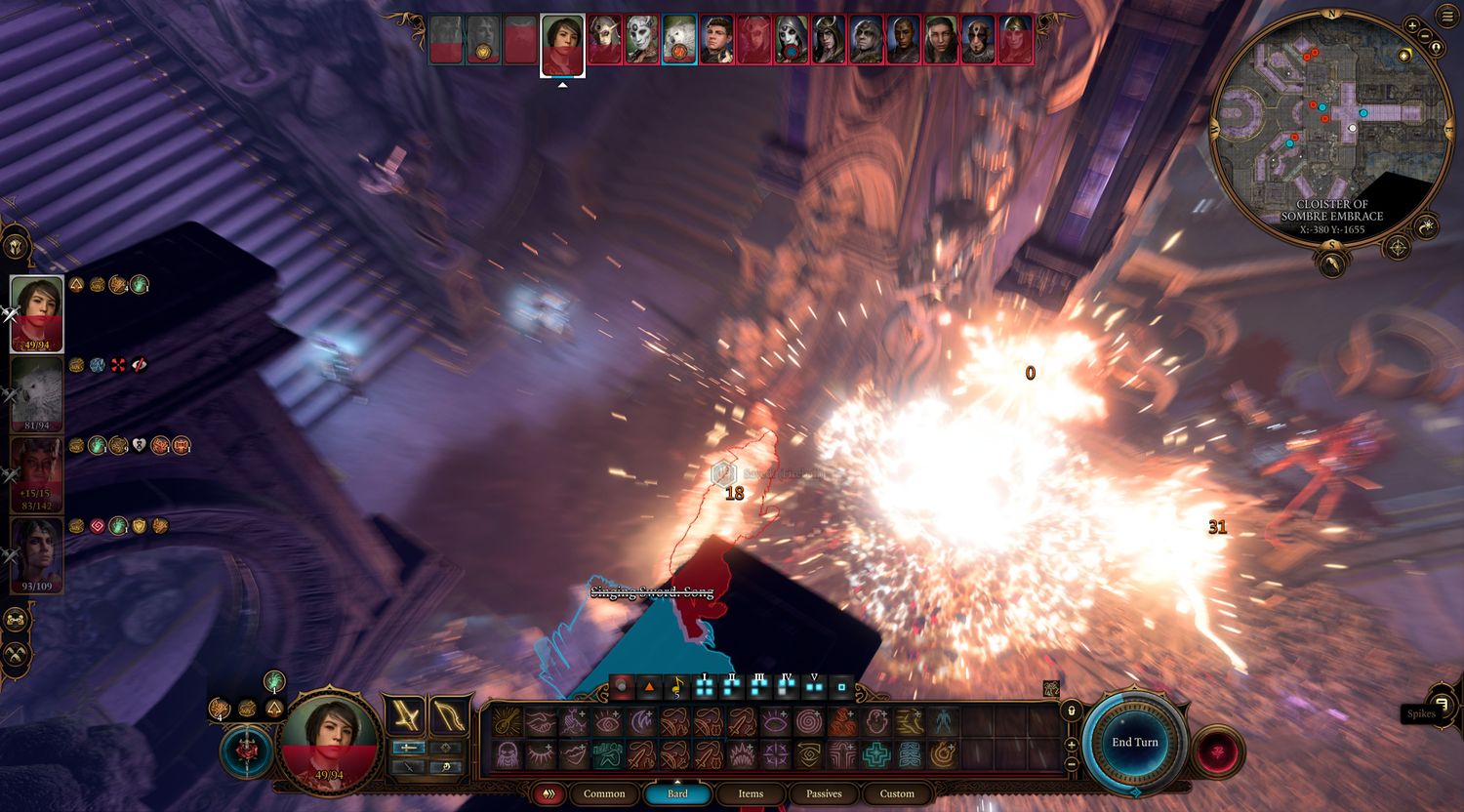End the current turn
The height and width of the screenshot is (812, 1464).
click(1135, 742)
